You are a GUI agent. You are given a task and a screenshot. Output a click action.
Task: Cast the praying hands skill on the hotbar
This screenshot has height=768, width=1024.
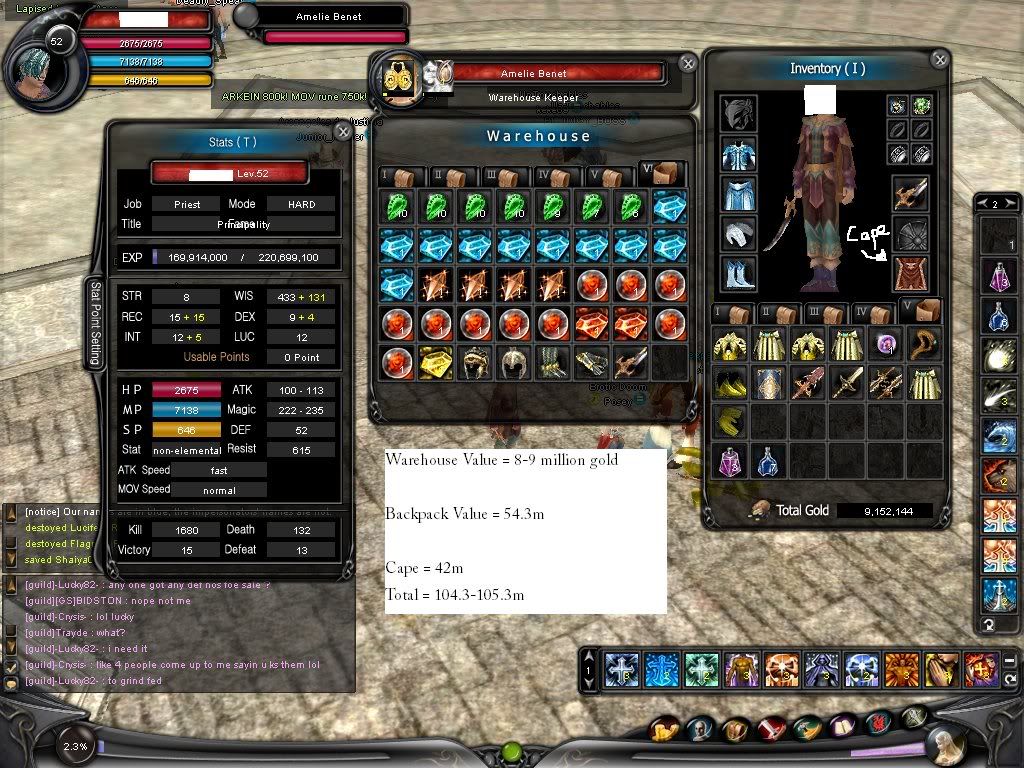940,668
